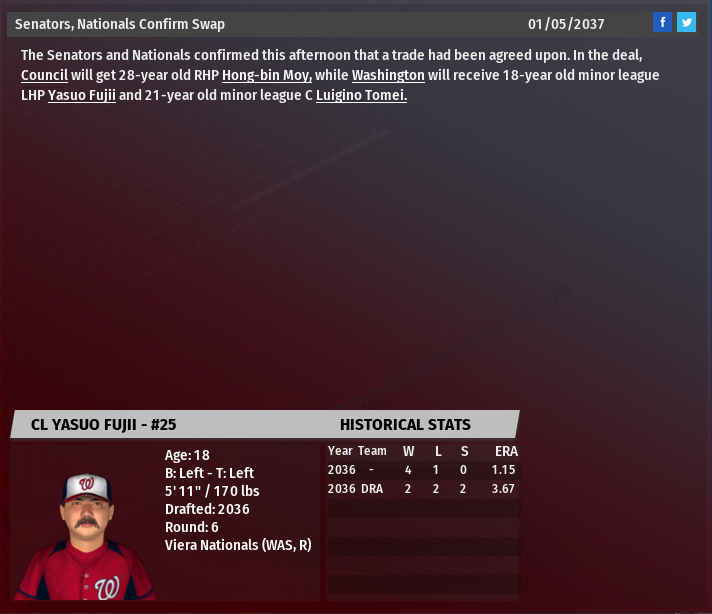Image resolution: width=712 pixels, height=614 pixels.
Task: Open Luigino Tomei's player link
Action: (x=361, y=96)
